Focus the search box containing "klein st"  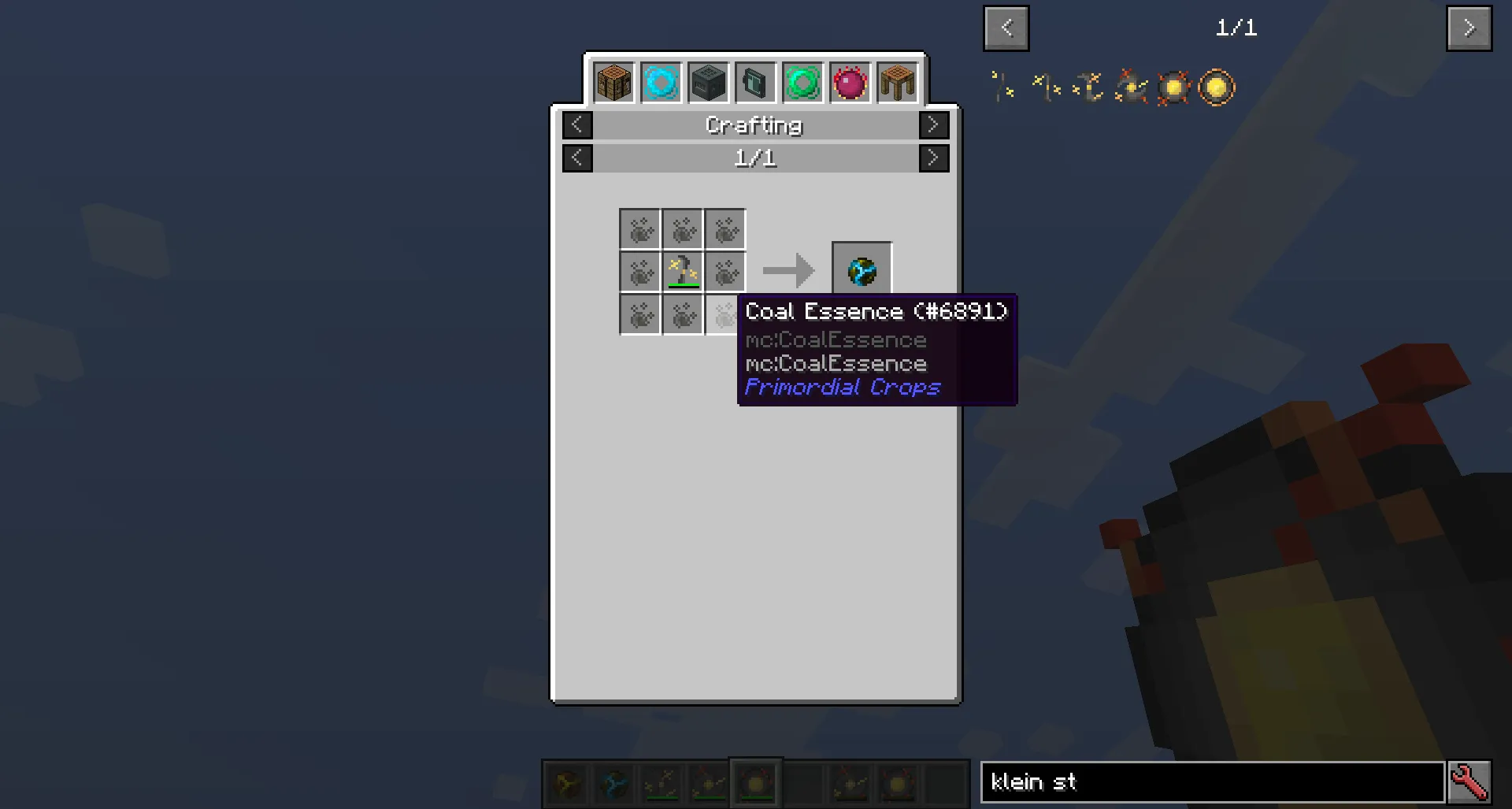(1212, 782)
